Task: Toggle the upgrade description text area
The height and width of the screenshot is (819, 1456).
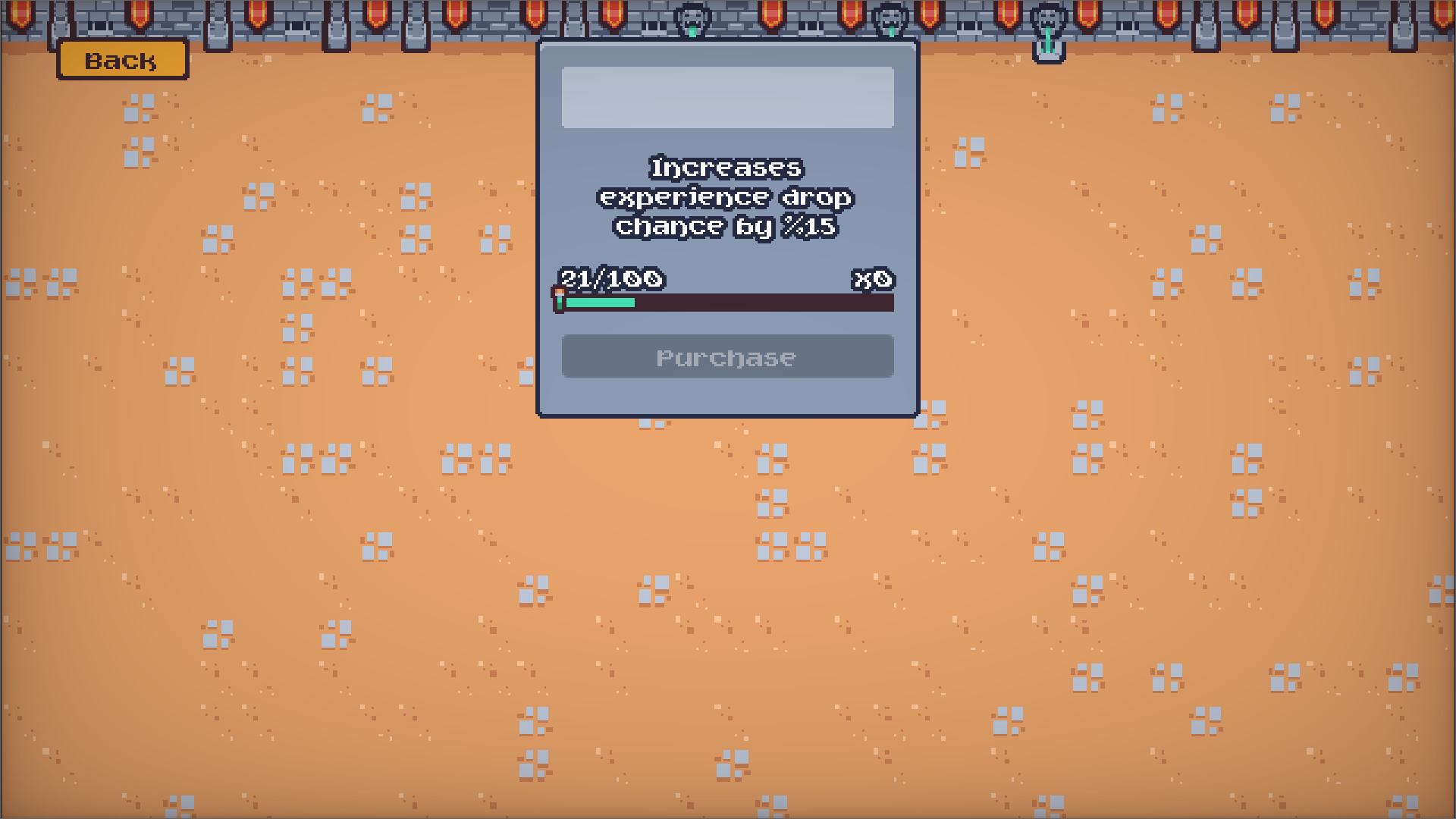Action: (x=726, y=197)
